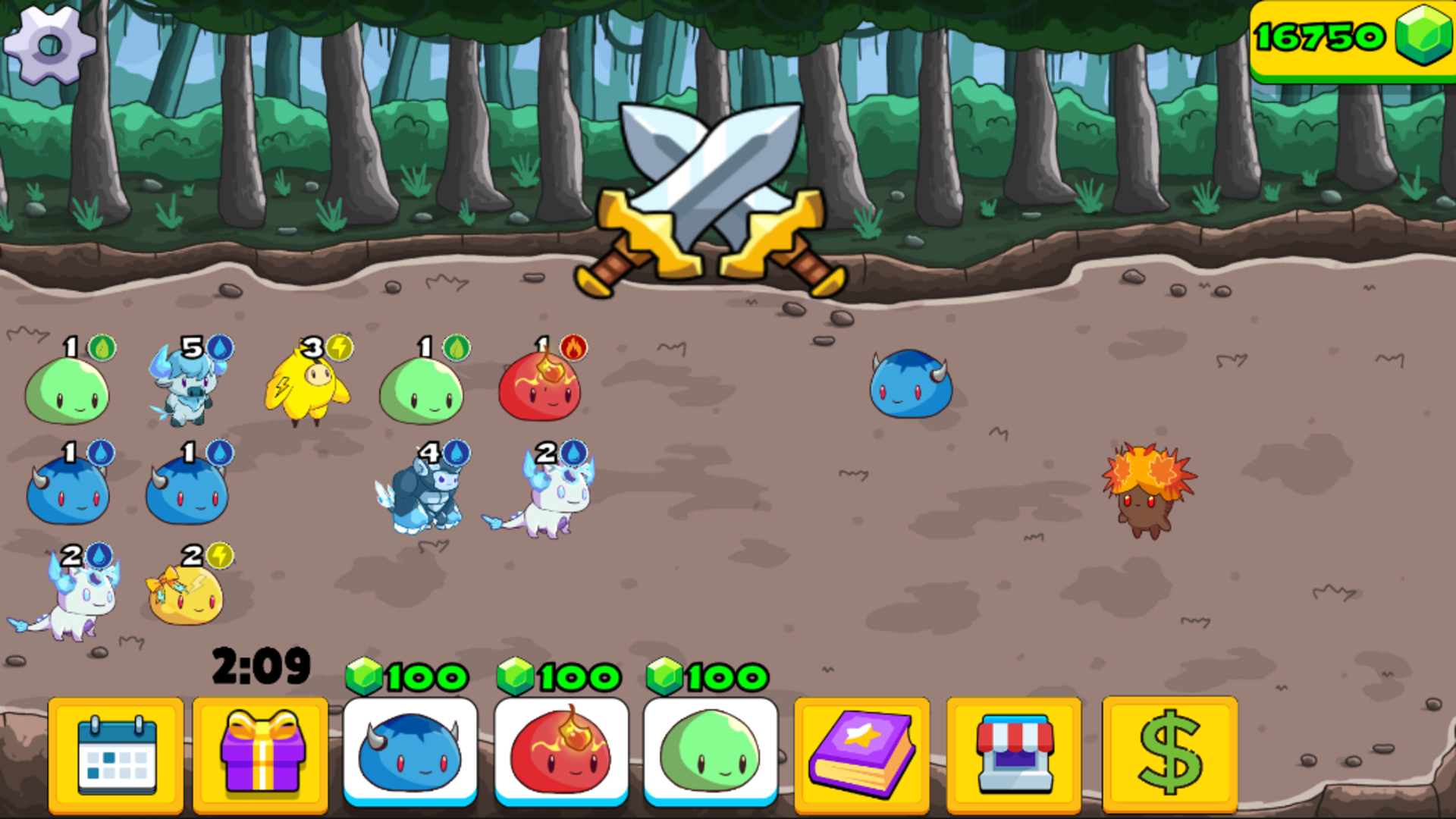Open the monster encyclopedia book

pos(861,755)
